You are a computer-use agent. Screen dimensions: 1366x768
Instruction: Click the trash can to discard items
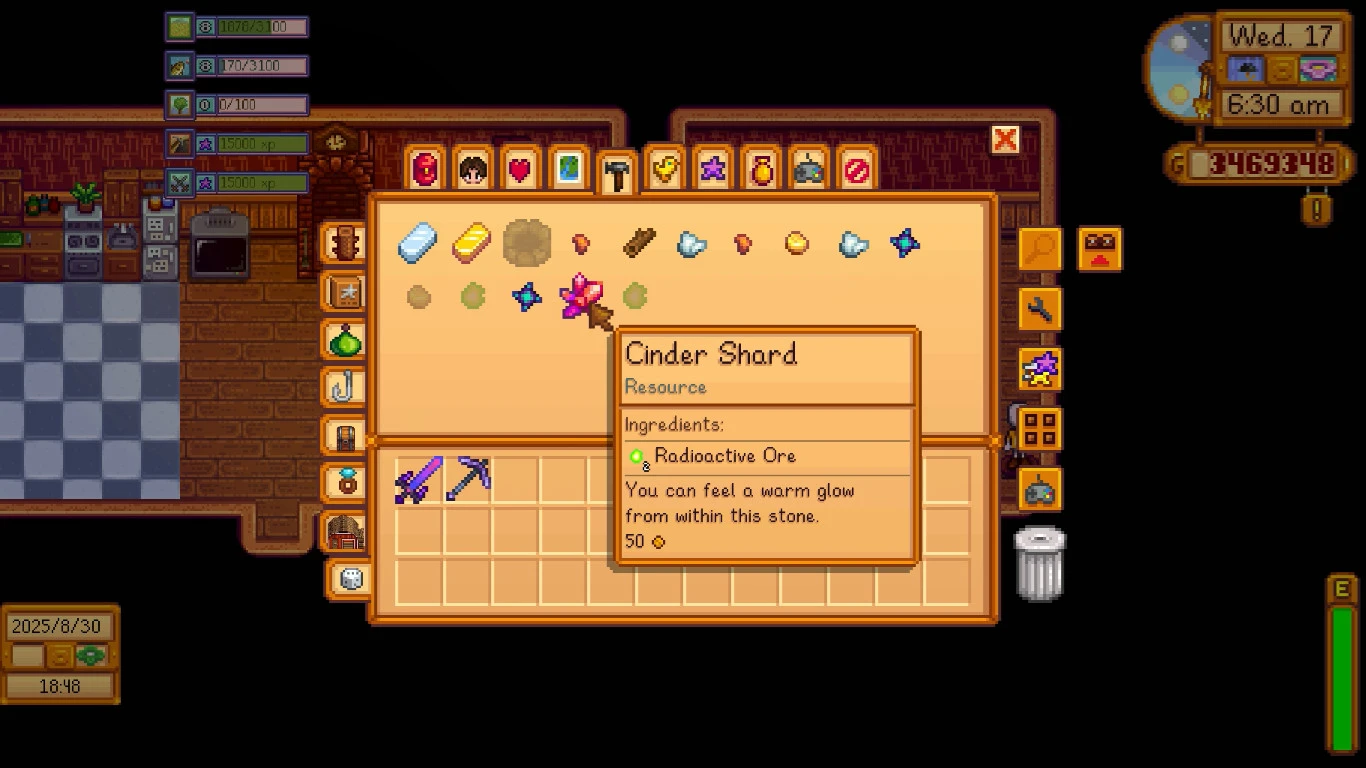pyautogui.click(x=1040, y=560)
